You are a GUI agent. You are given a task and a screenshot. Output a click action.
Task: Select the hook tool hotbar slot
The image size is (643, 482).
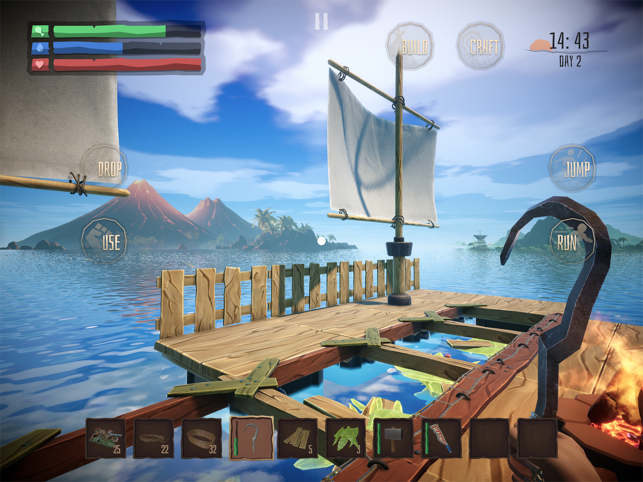click(x=251, y=437)
